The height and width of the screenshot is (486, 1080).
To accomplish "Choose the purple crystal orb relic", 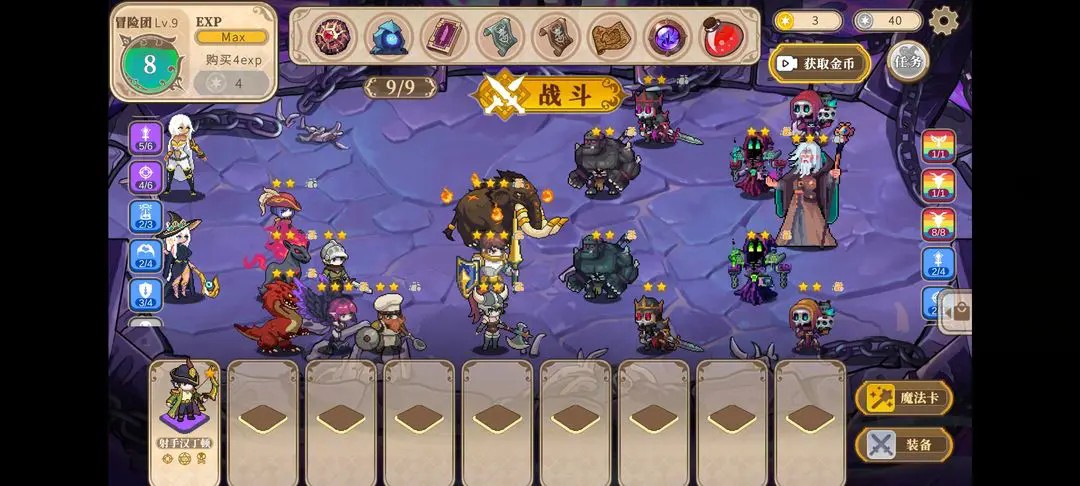I will tap(665, 37).
